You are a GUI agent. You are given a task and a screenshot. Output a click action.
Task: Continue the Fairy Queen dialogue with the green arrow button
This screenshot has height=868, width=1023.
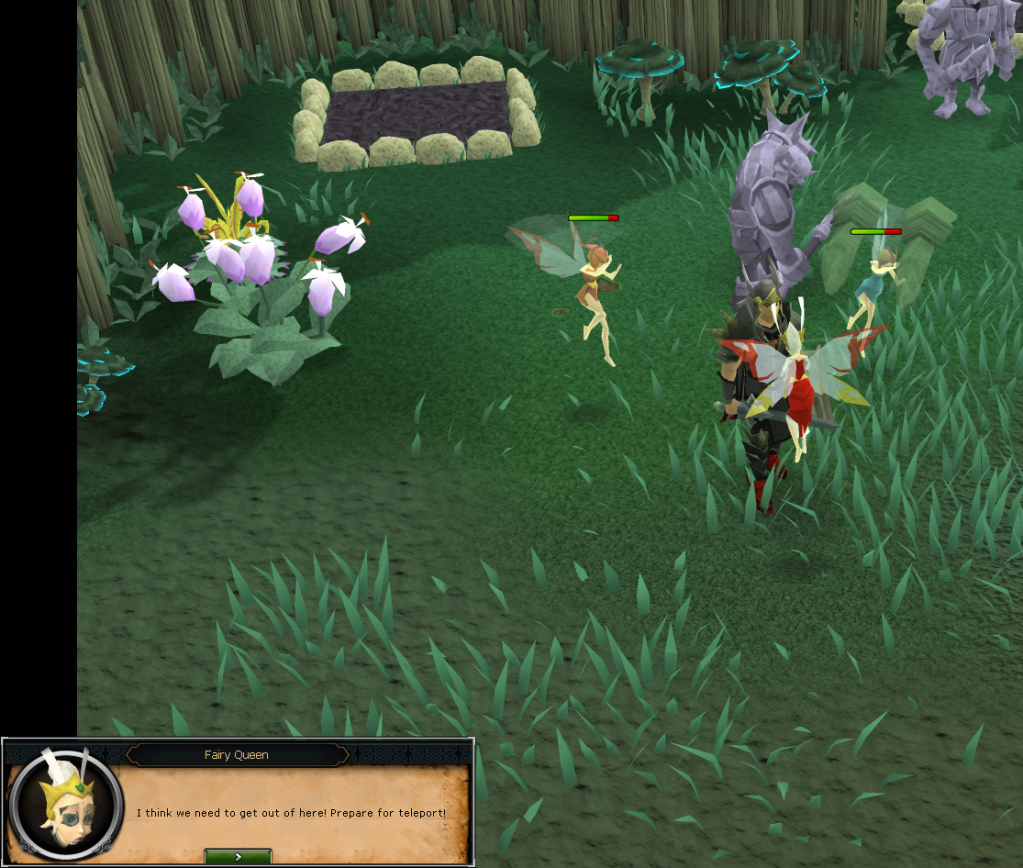(x=237, y=856)
